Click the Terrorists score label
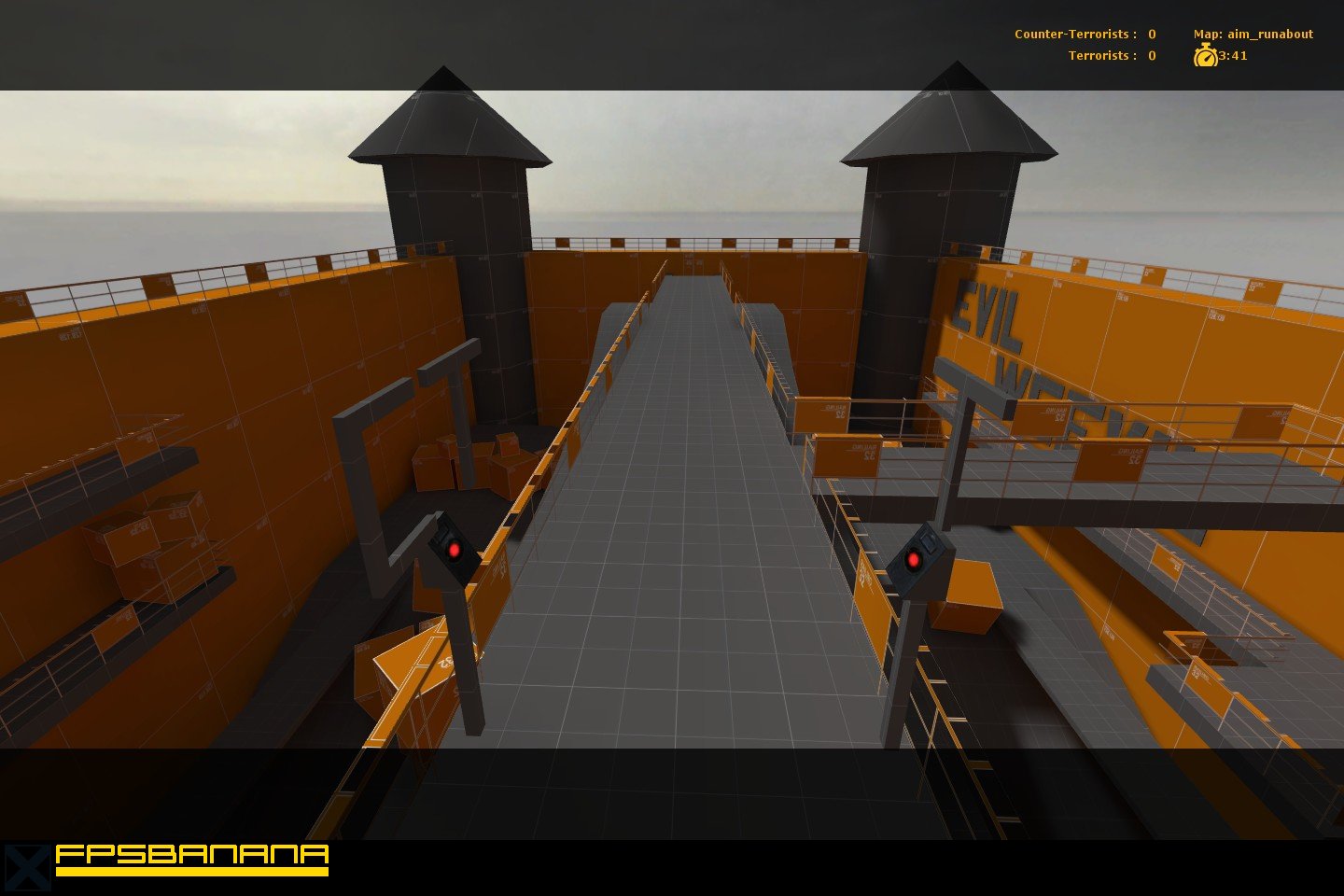This screenshot has height=896, width=1344. pyautogui.click(x=1113, y=55)
